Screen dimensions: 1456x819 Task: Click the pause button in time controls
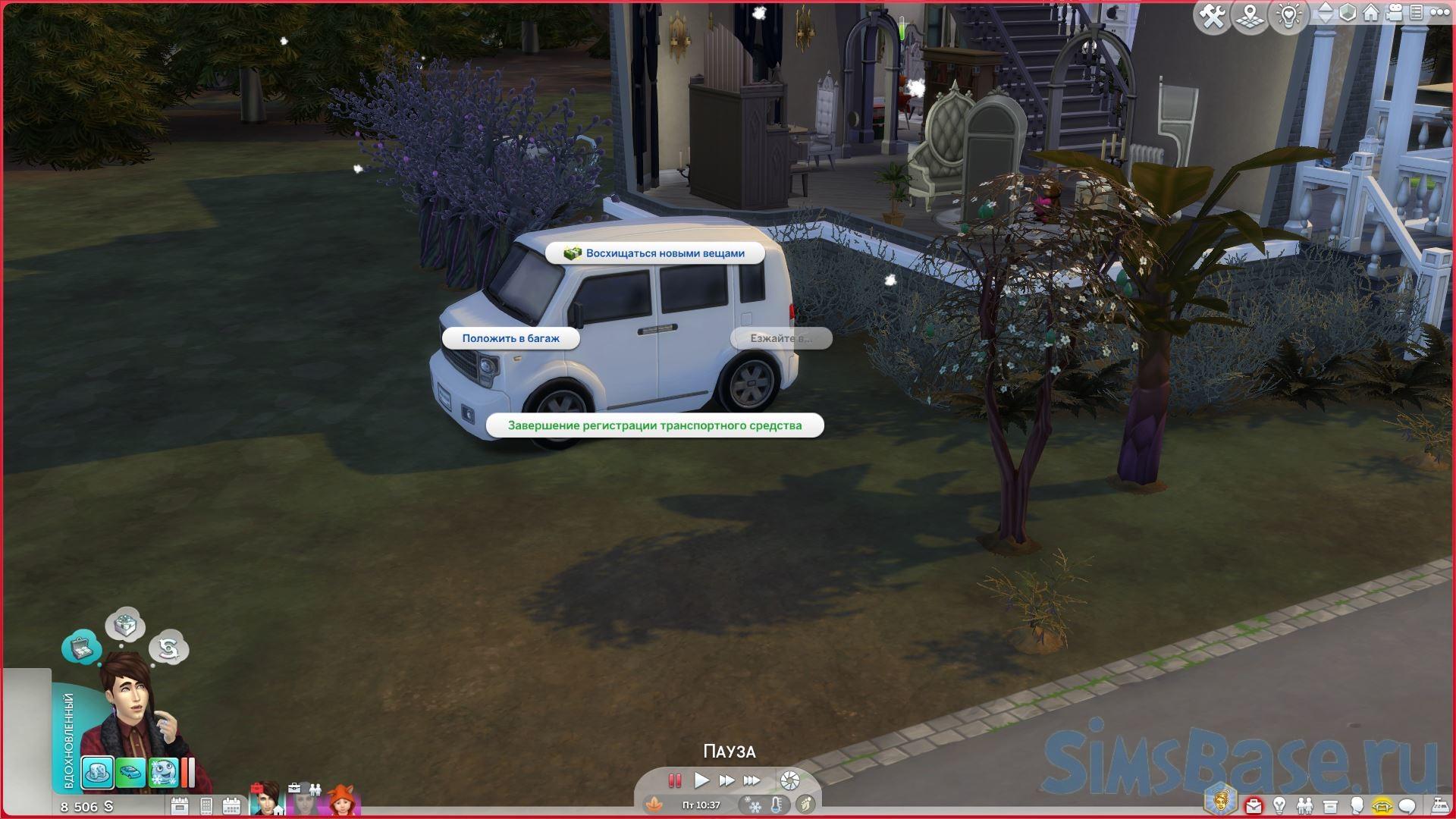point(674,780)
